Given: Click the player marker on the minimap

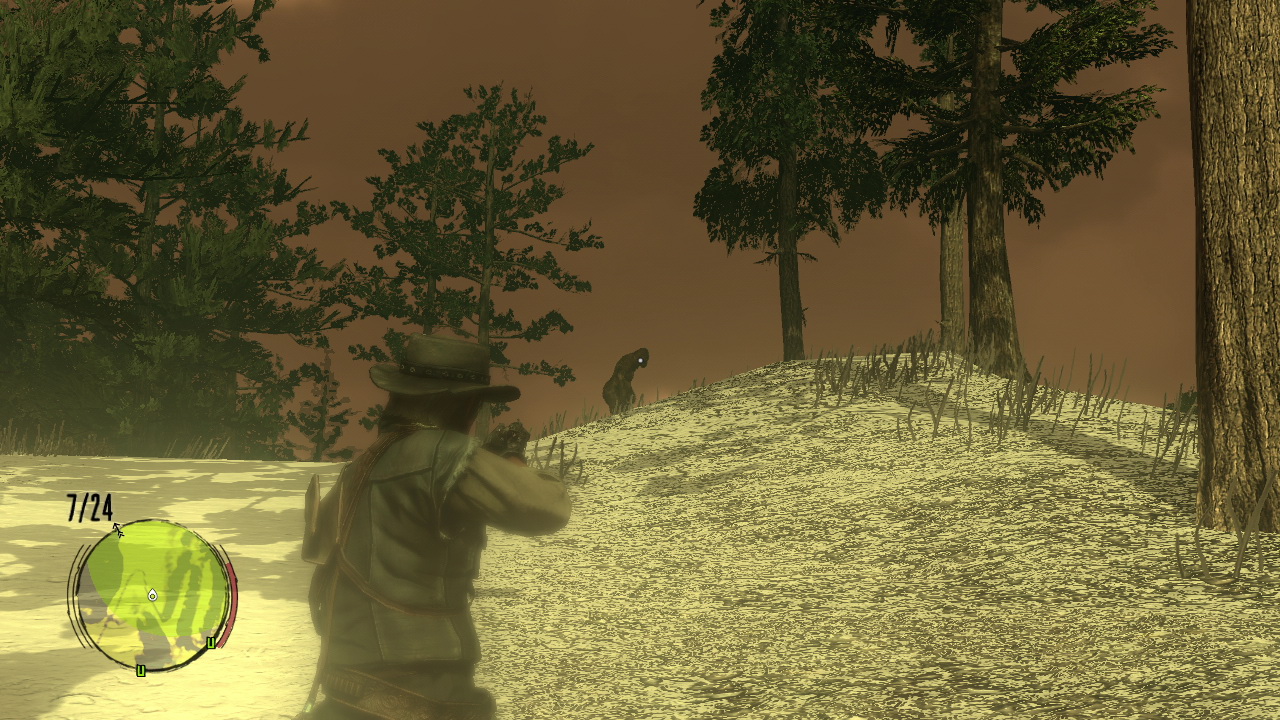Looking at the screenshot, I should (152, 595).
